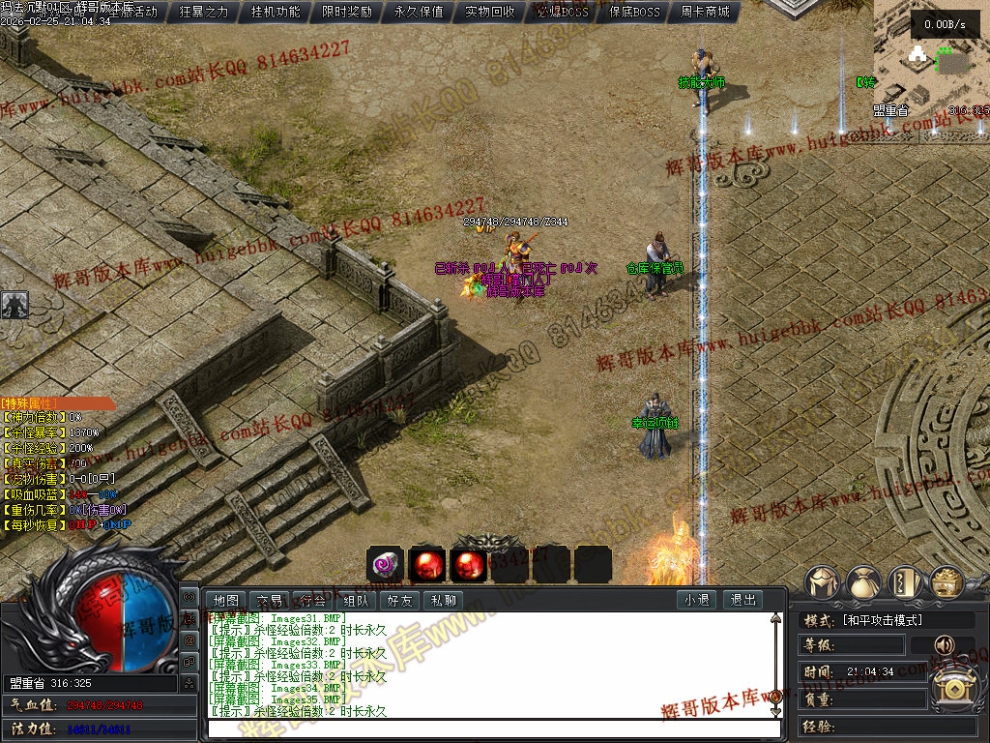
Task: Click the 地图 map button
Action: pos(225,601)
